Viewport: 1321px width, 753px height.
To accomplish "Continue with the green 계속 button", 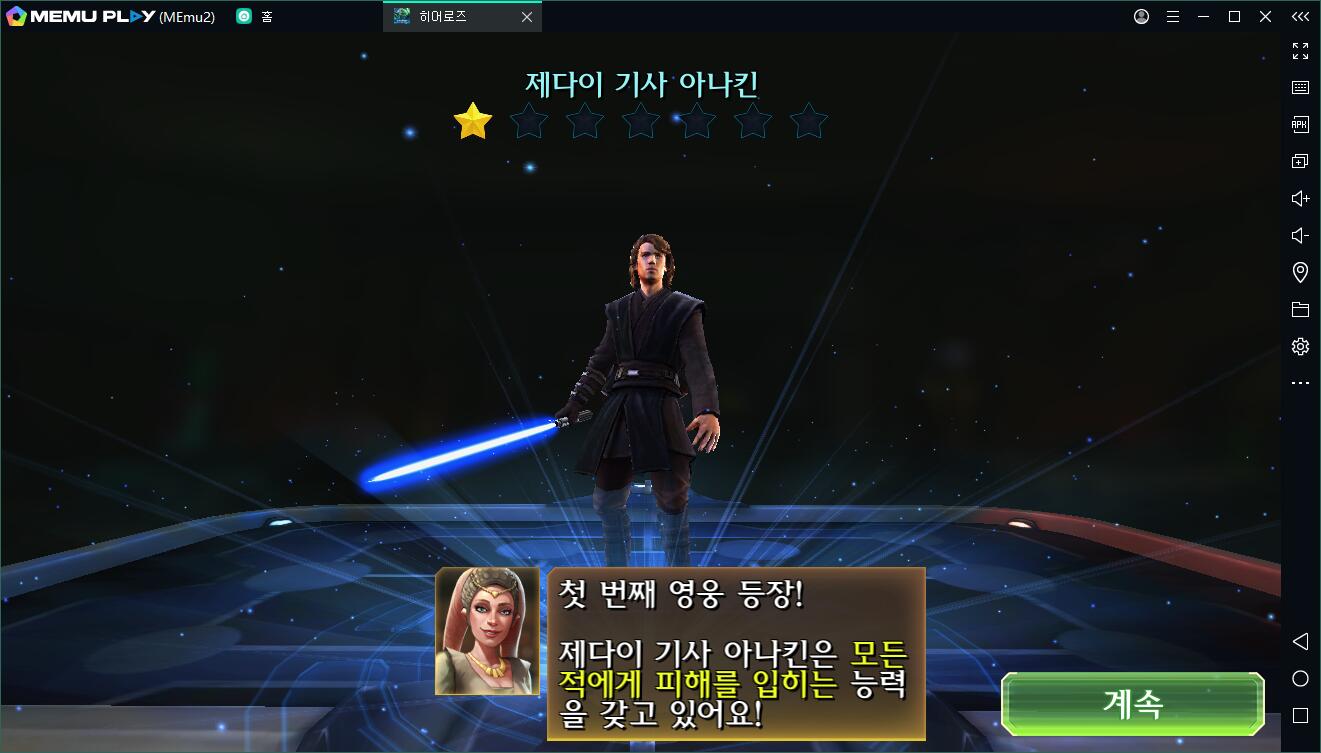I will tap(1133, 704).
